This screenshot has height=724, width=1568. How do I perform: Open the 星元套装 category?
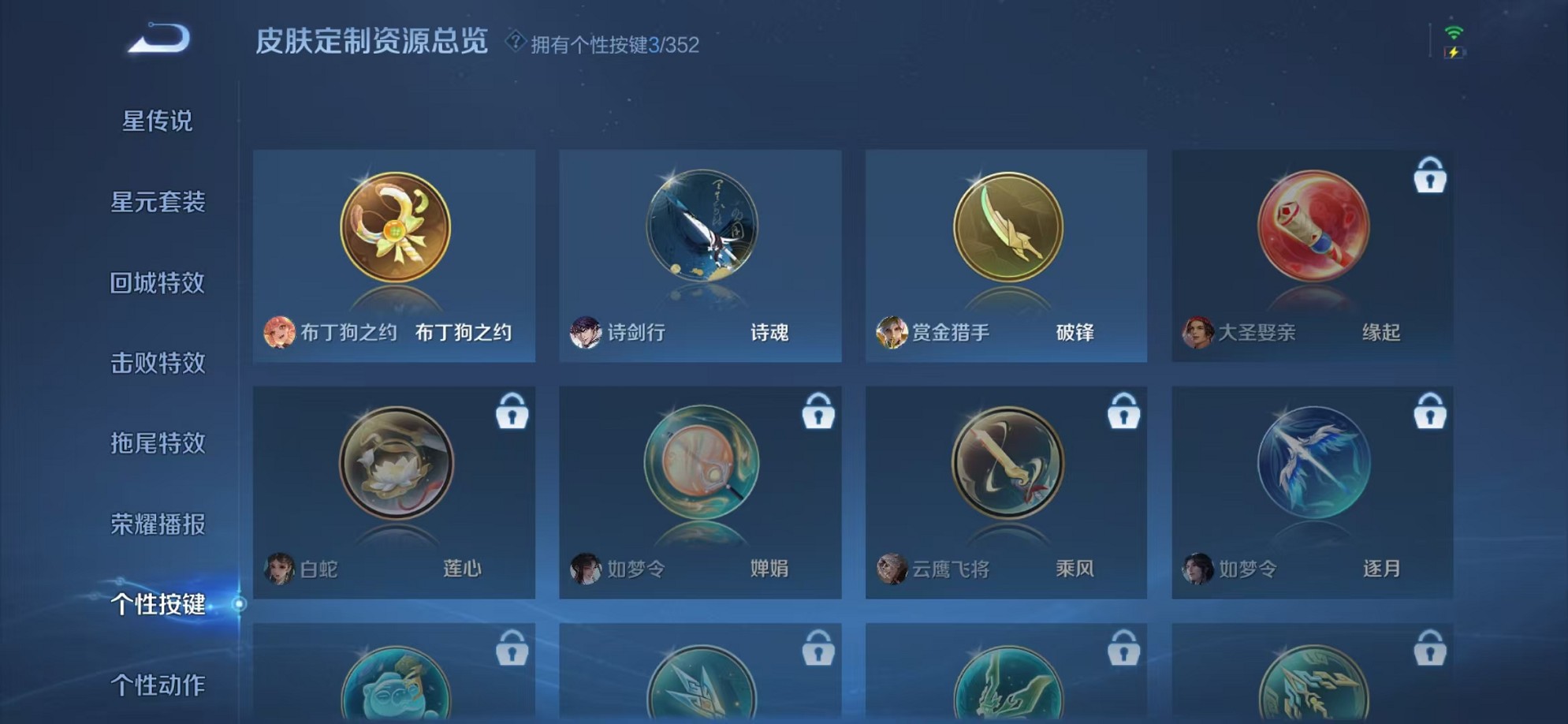point(156,203)
